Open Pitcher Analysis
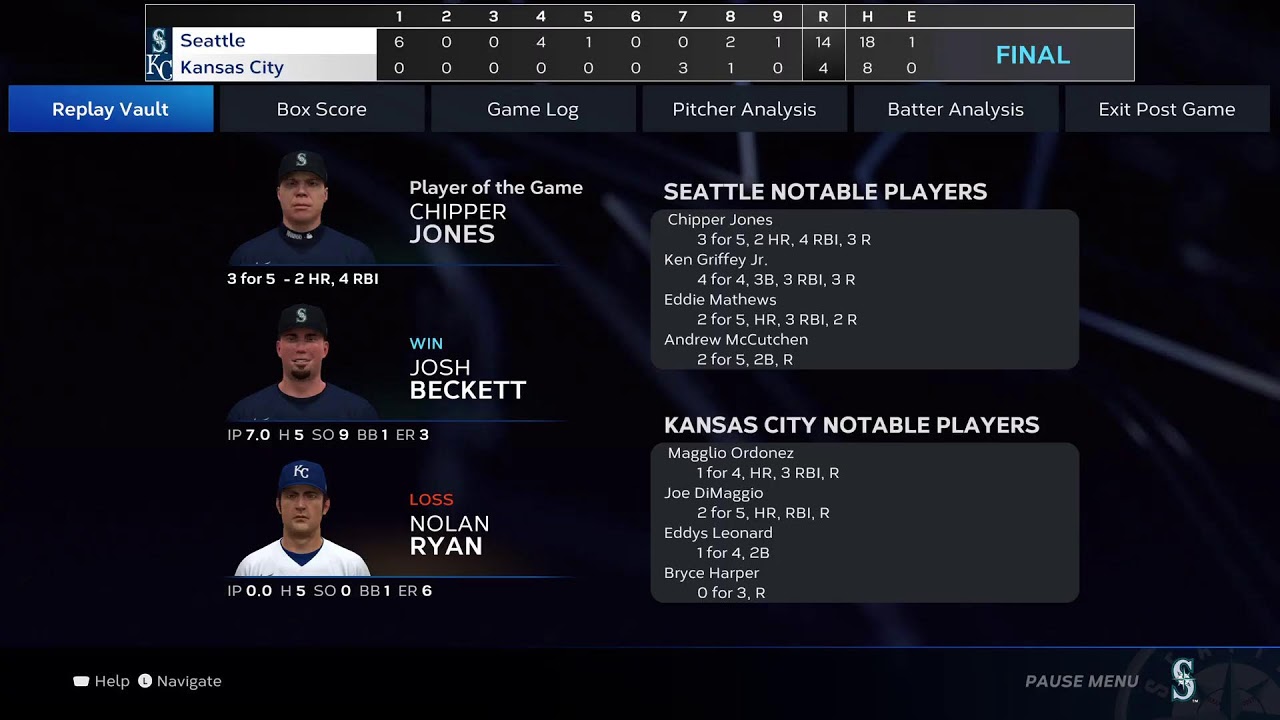The width and height of the screenshot is (1280, 720). click(744, 109)
